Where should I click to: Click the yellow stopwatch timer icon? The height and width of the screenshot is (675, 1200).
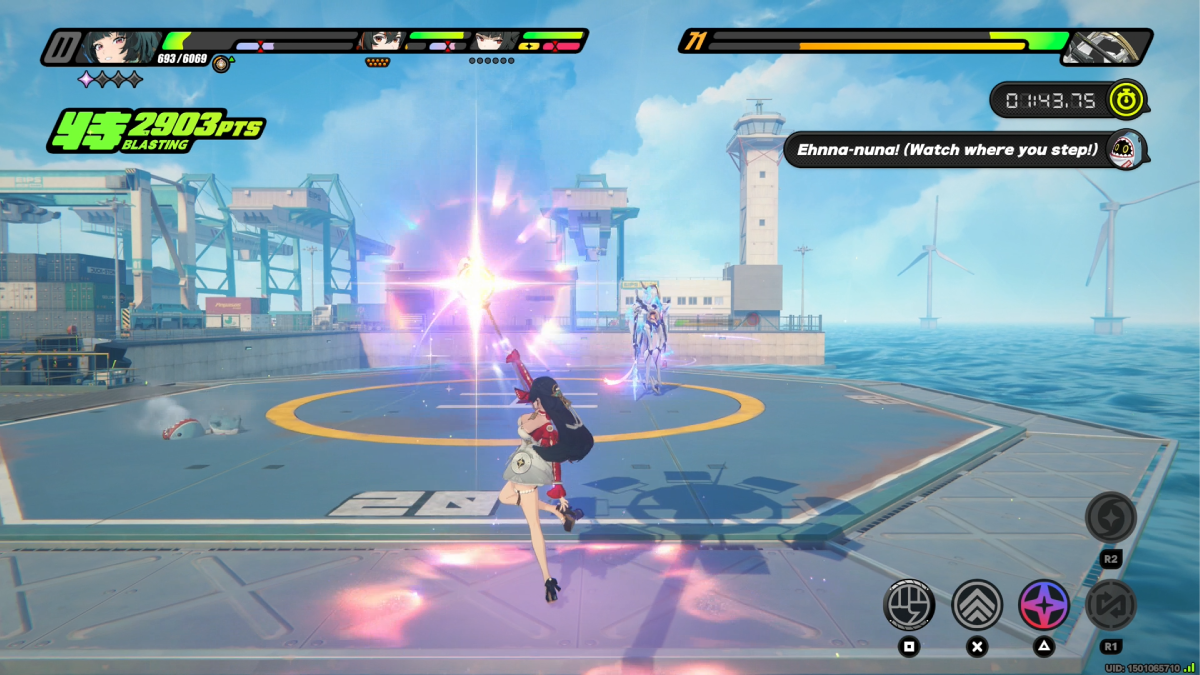pos(1127,100)
